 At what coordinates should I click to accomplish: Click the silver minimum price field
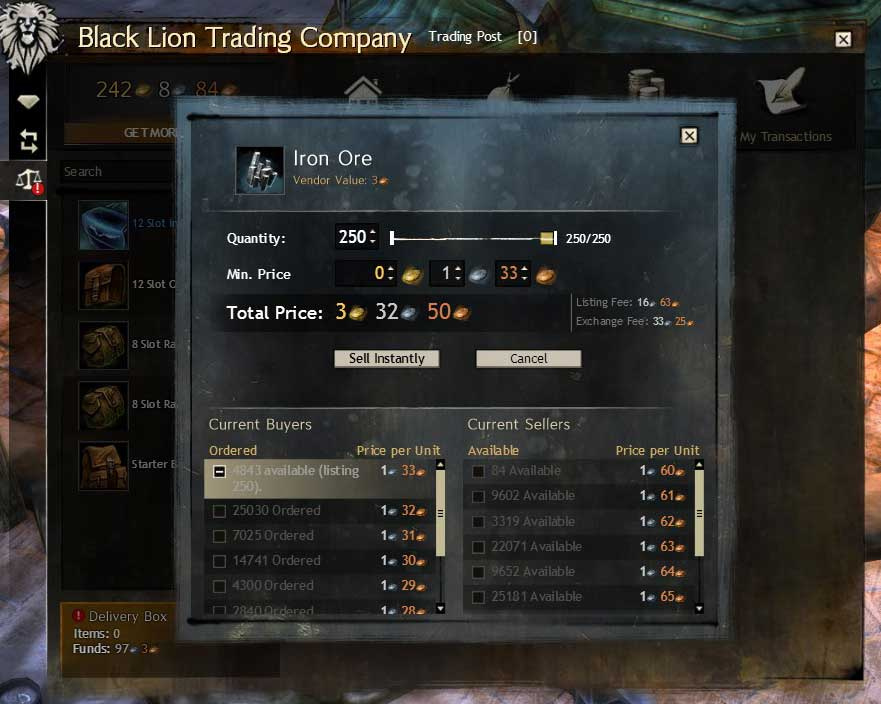point(445,274)
